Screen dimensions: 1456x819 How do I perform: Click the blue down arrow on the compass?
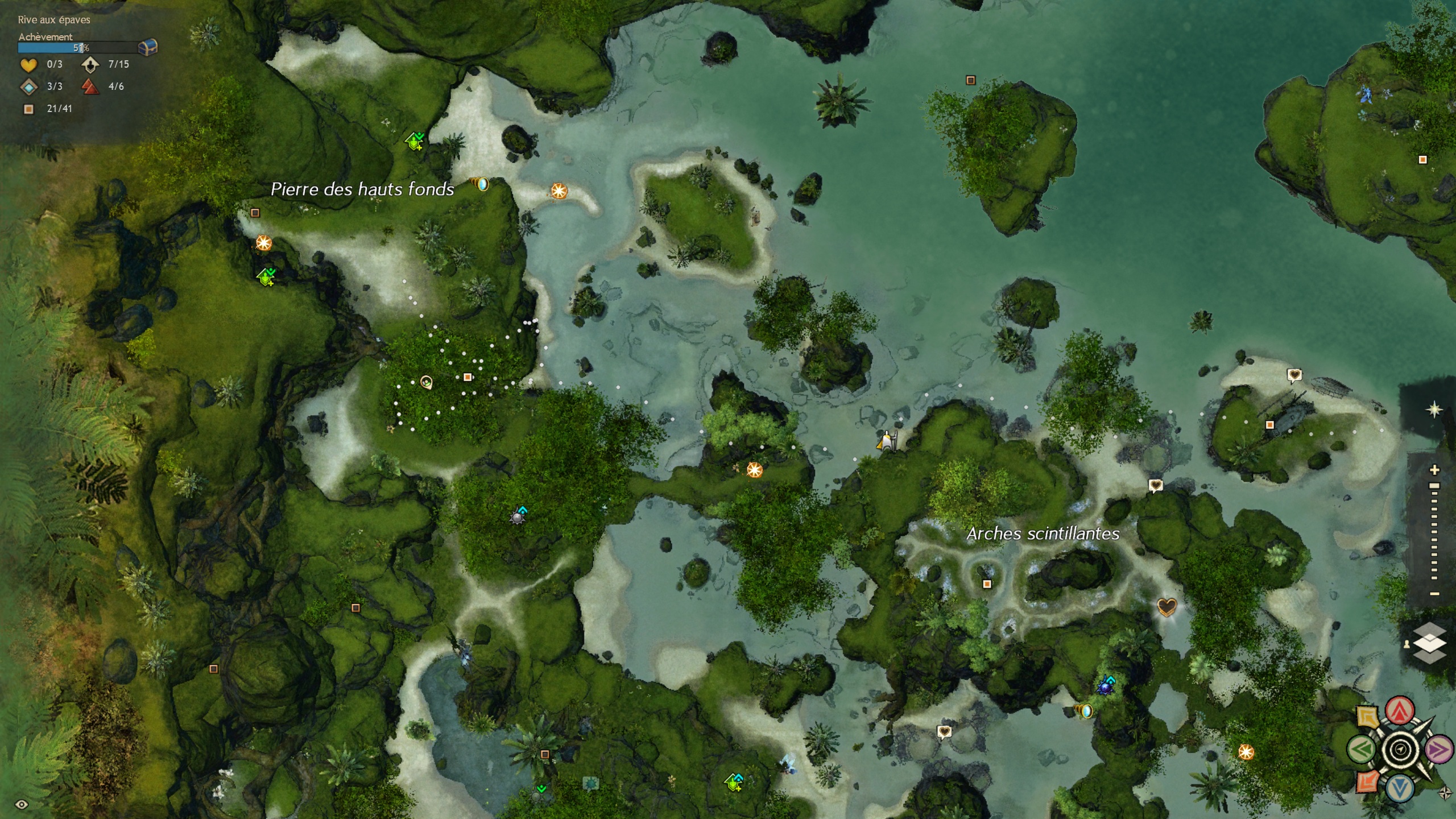coord(1400,788)
